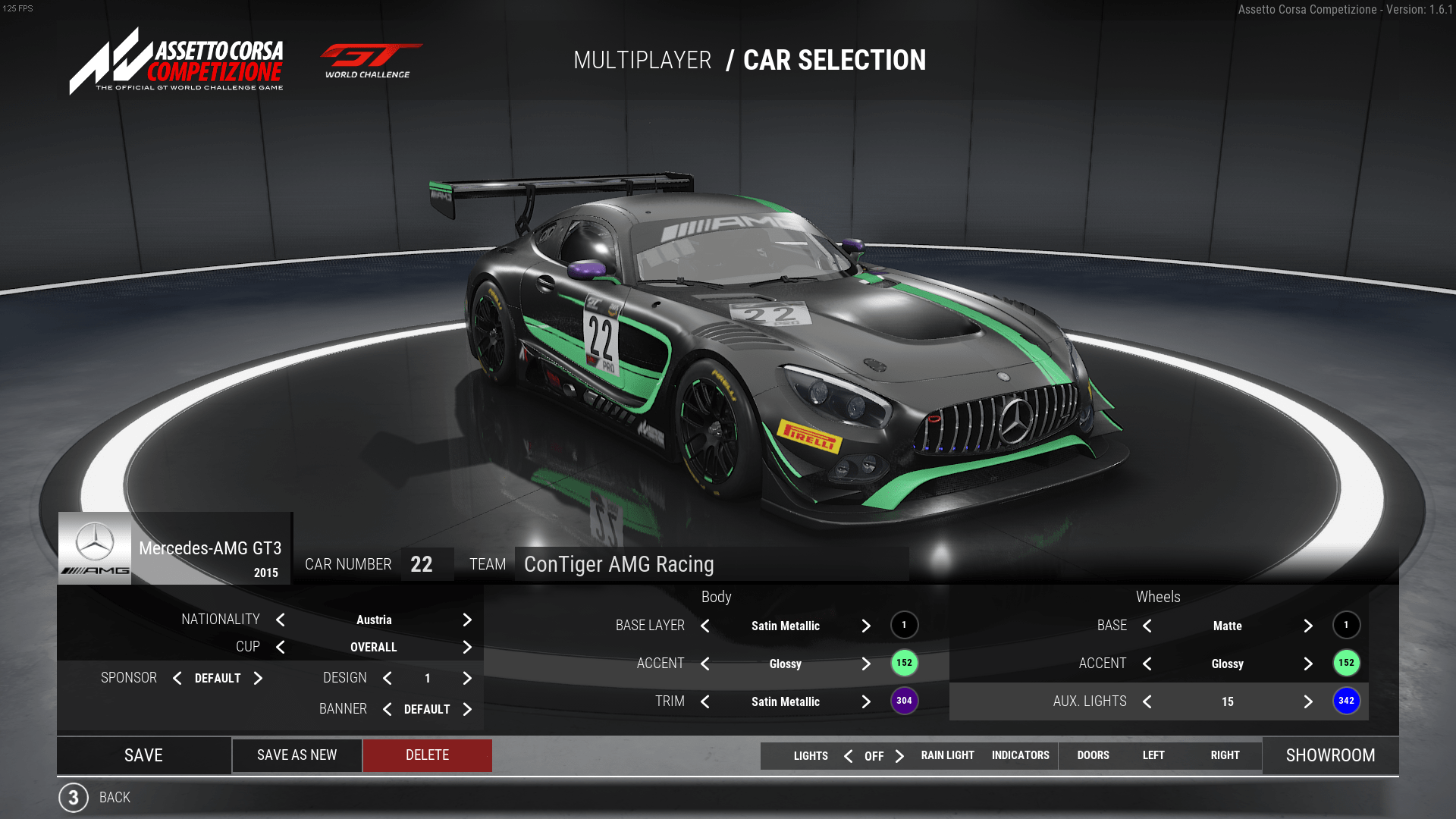
Task: Choose the next sponsor option
Action: [258, 679]
